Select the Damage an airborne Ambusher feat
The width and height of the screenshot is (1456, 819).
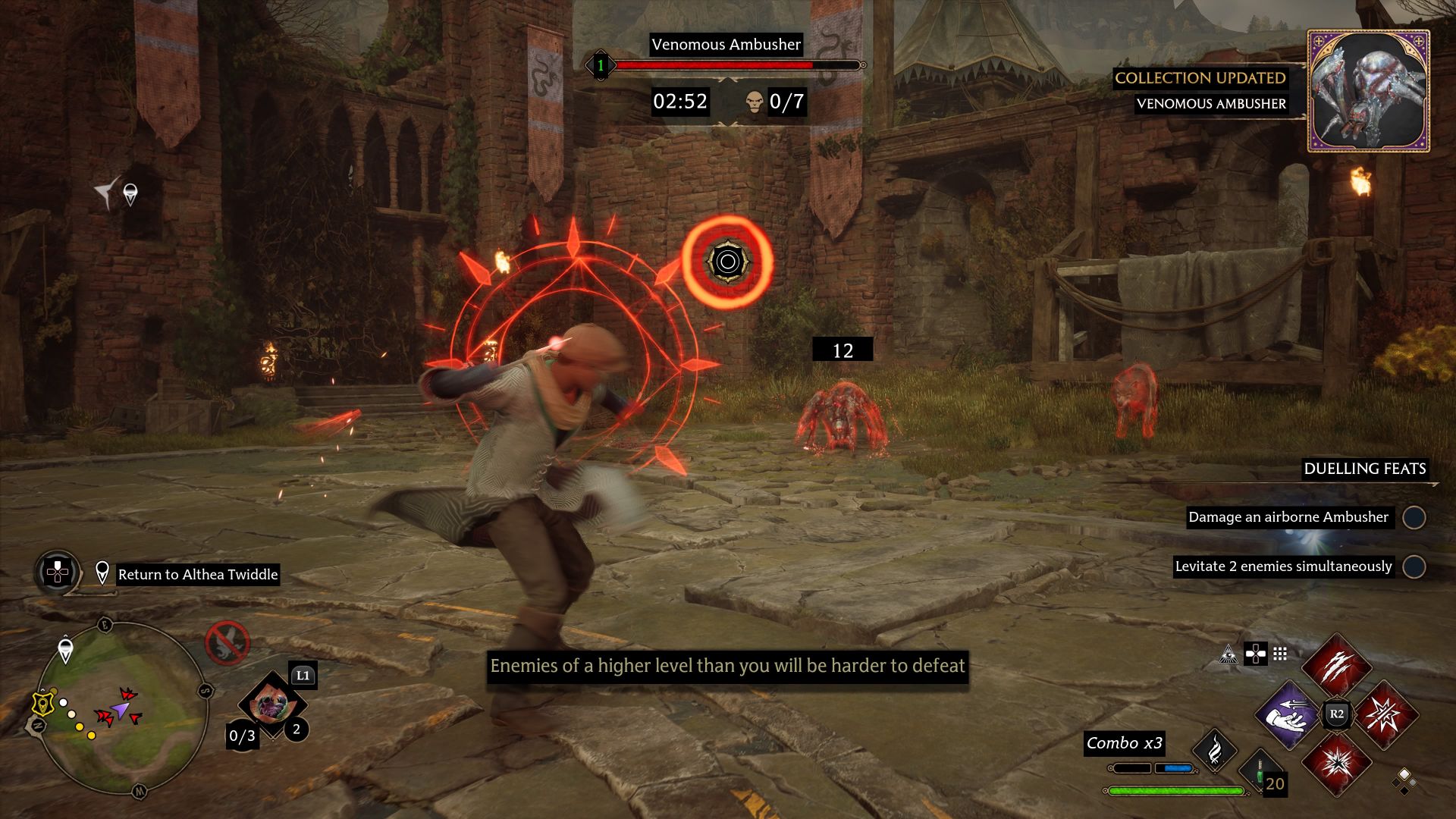(x=1288, y=517)
